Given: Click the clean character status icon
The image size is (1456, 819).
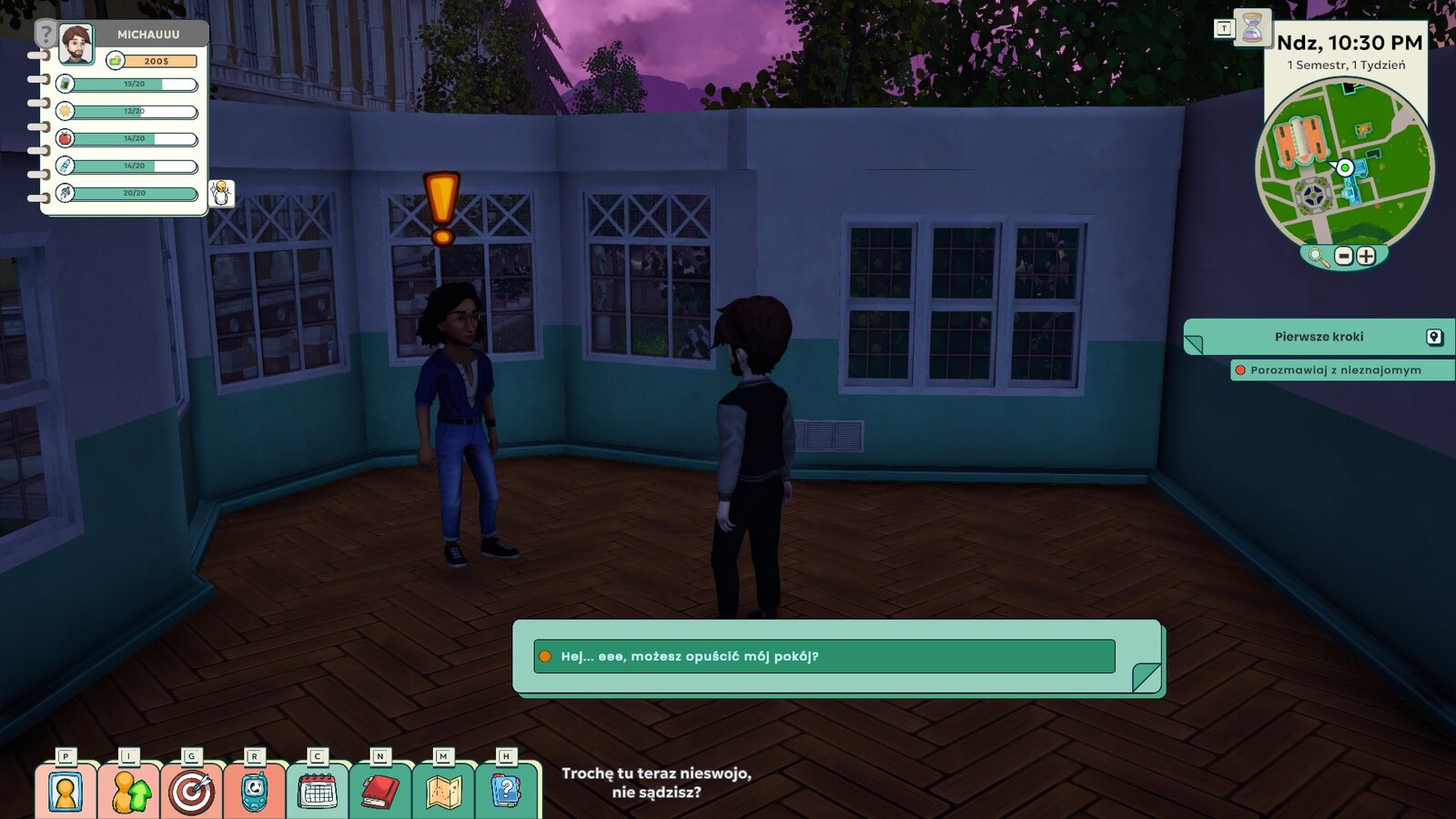Looking at the screenshot, I should [221, 193].
